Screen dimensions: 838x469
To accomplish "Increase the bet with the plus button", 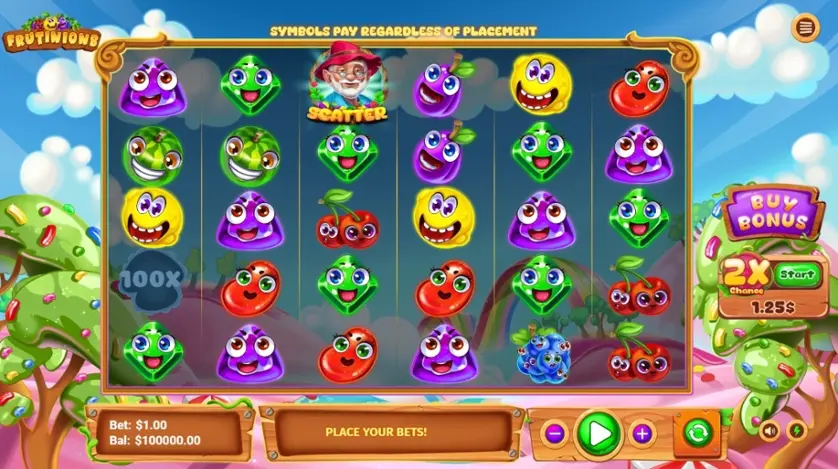I will tap(642, 433).
